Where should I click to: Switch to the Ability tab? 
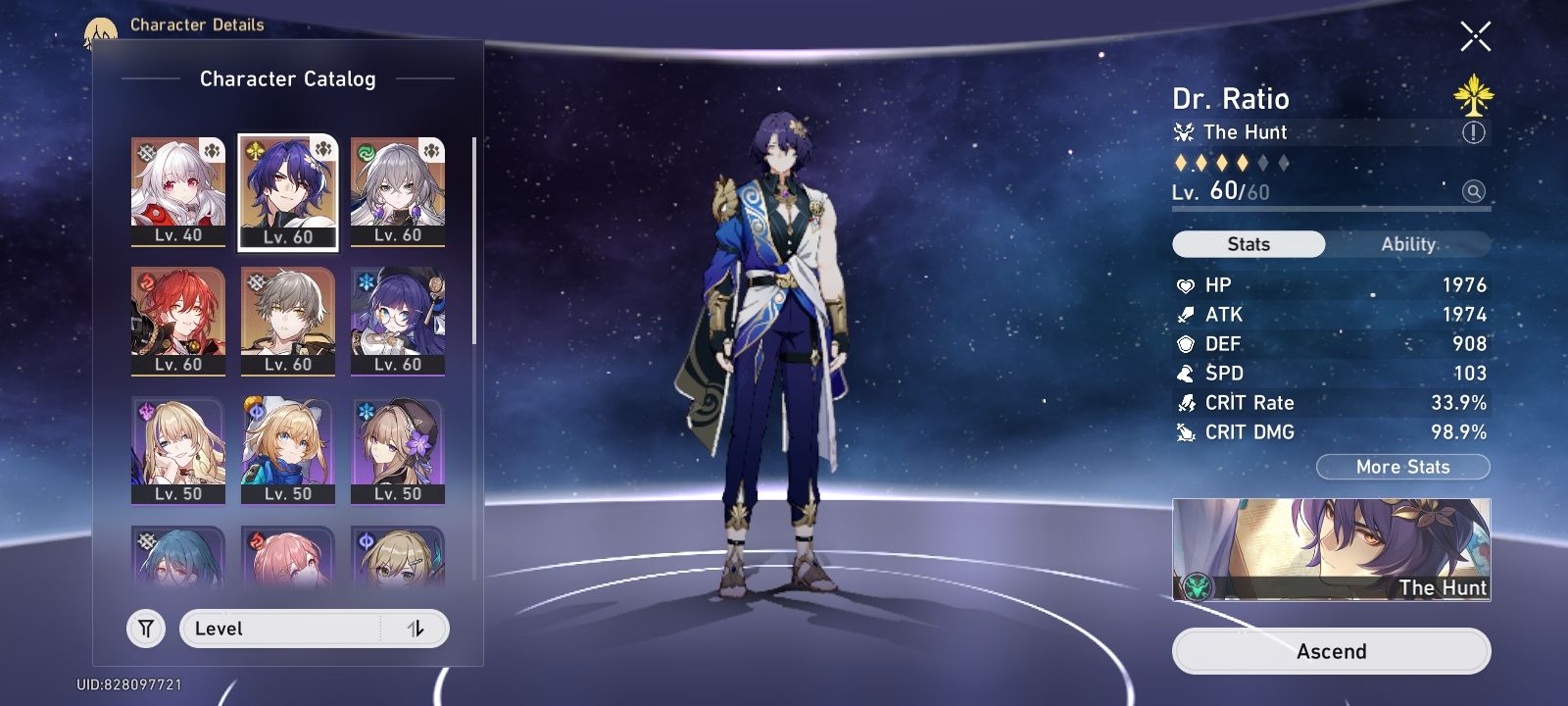(1408, 244)
